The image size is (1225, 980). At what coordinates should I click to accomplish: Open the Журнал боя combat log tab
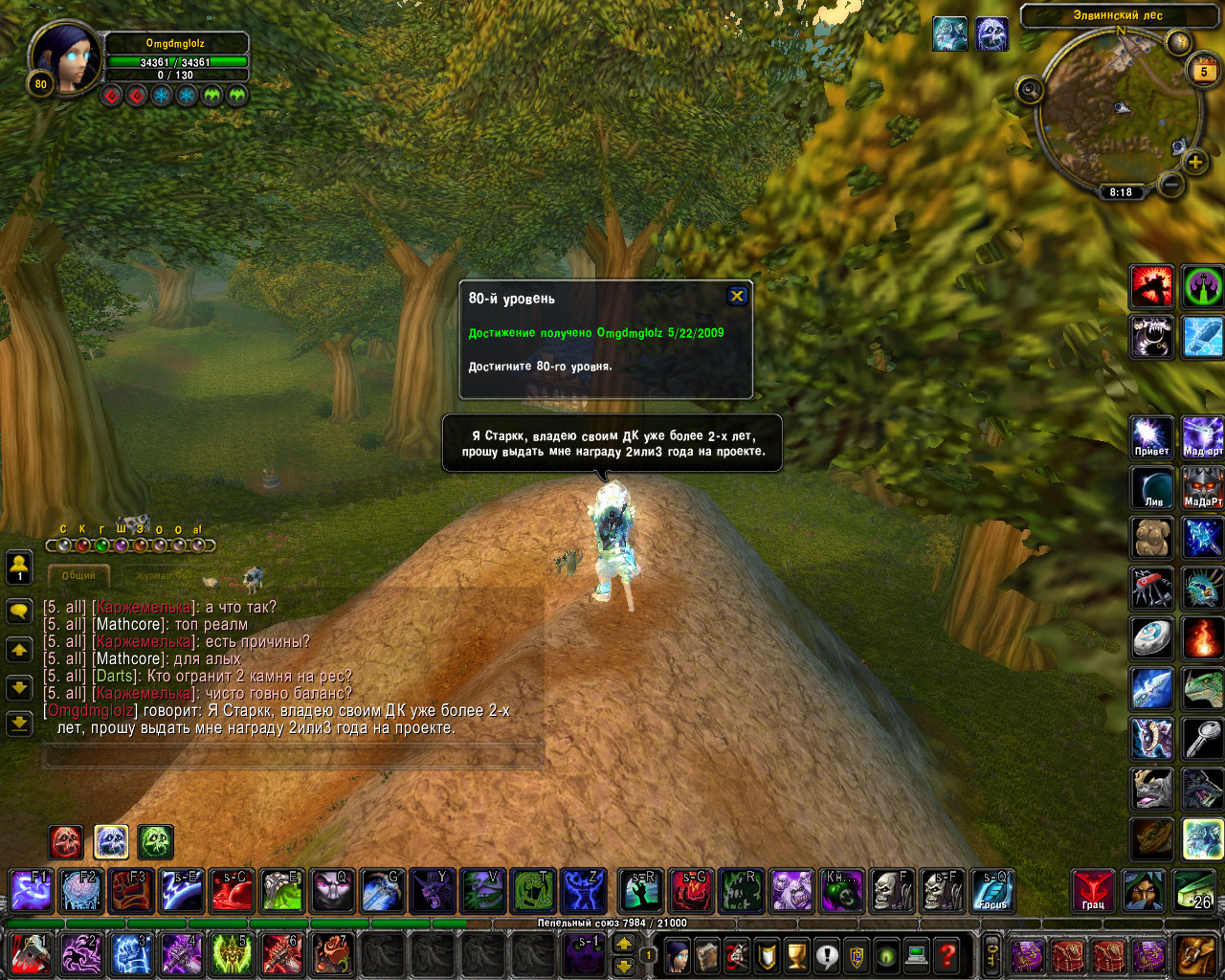(161, 576)
